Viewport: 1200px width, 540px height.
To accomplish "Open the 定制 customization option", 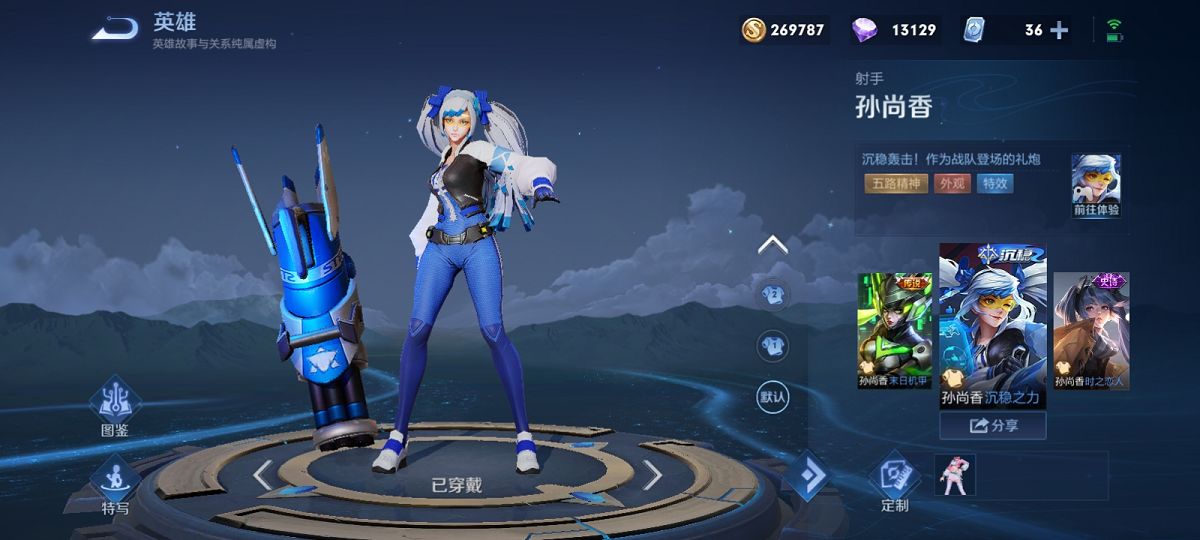I will [895, 482].
